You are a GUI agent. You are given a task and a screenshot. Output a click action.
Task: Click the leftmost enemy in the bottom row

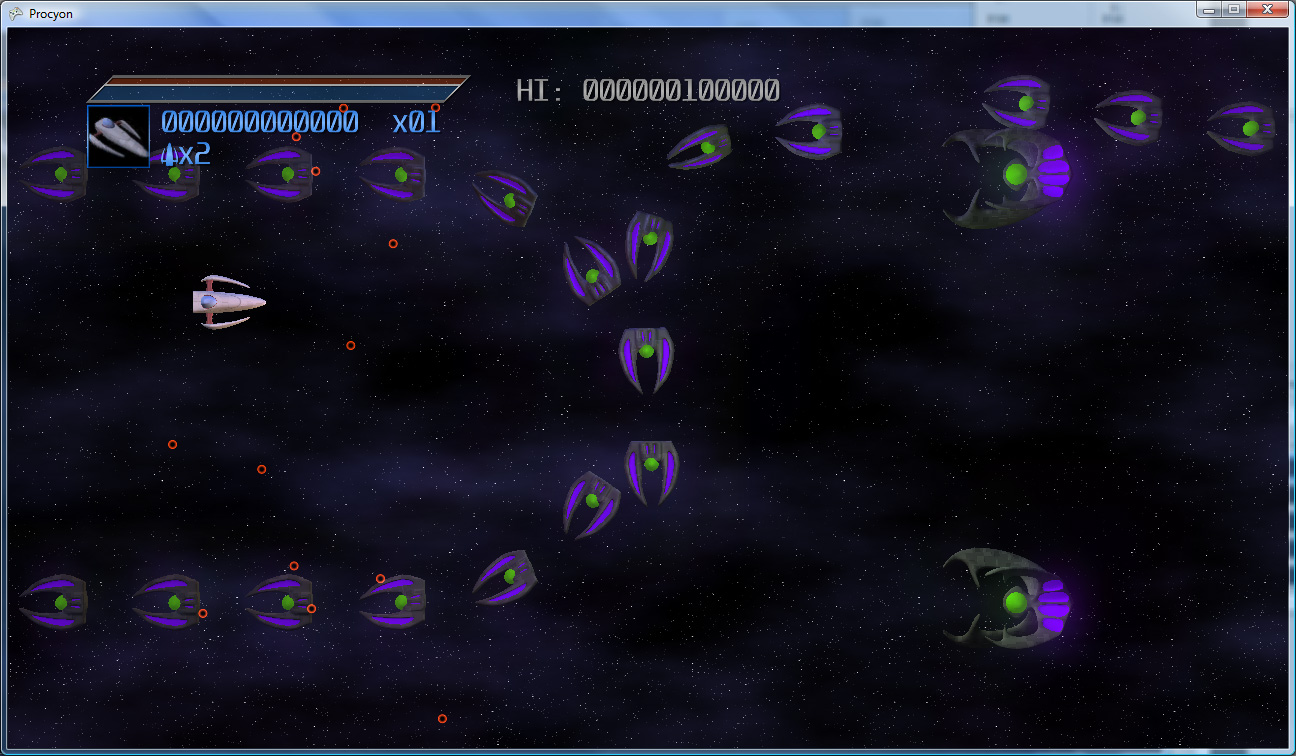pyautogui.click(x=62, y=602)
